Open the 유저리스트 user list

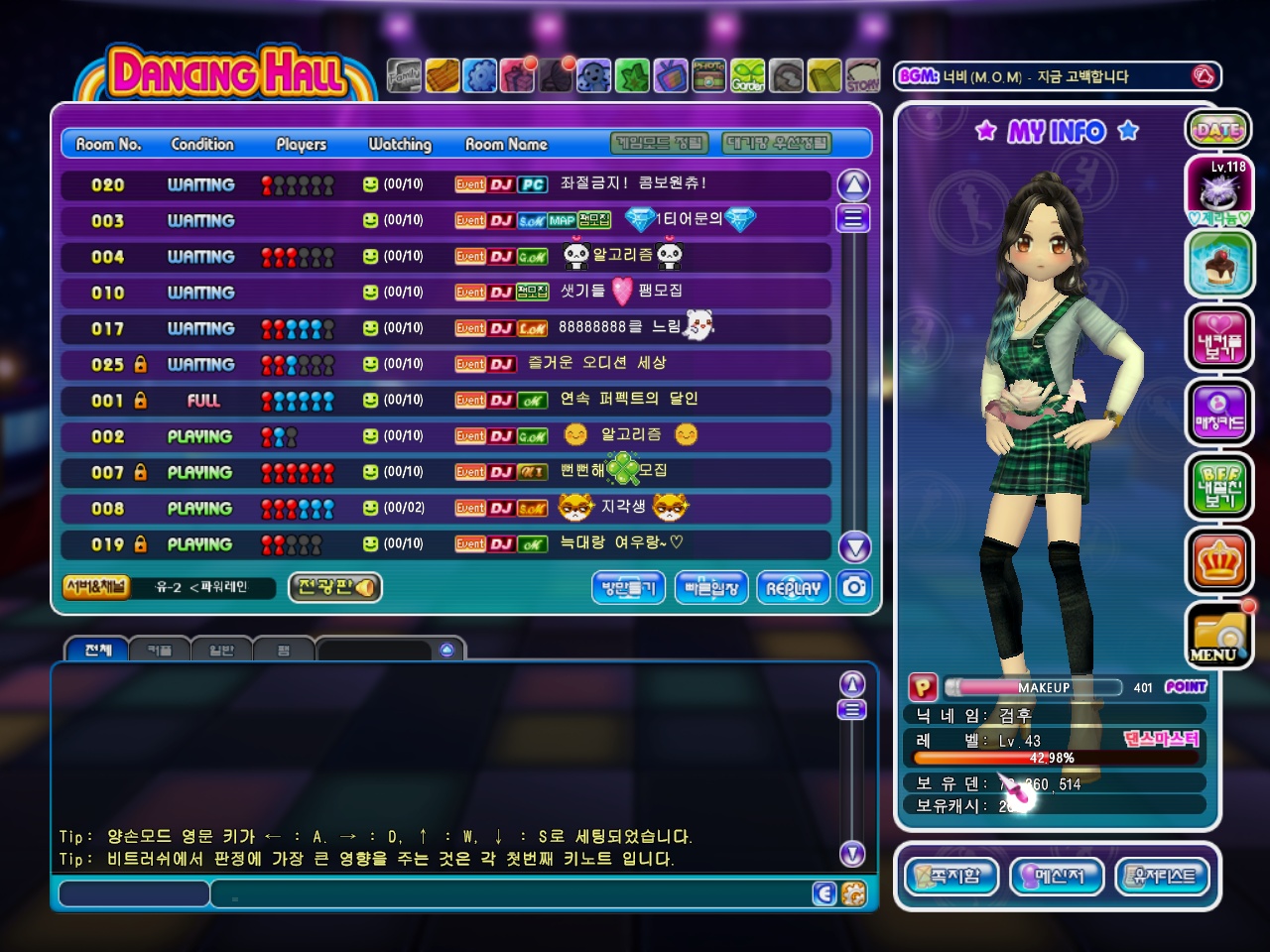pyautogui.click(x=1164, y=877)
